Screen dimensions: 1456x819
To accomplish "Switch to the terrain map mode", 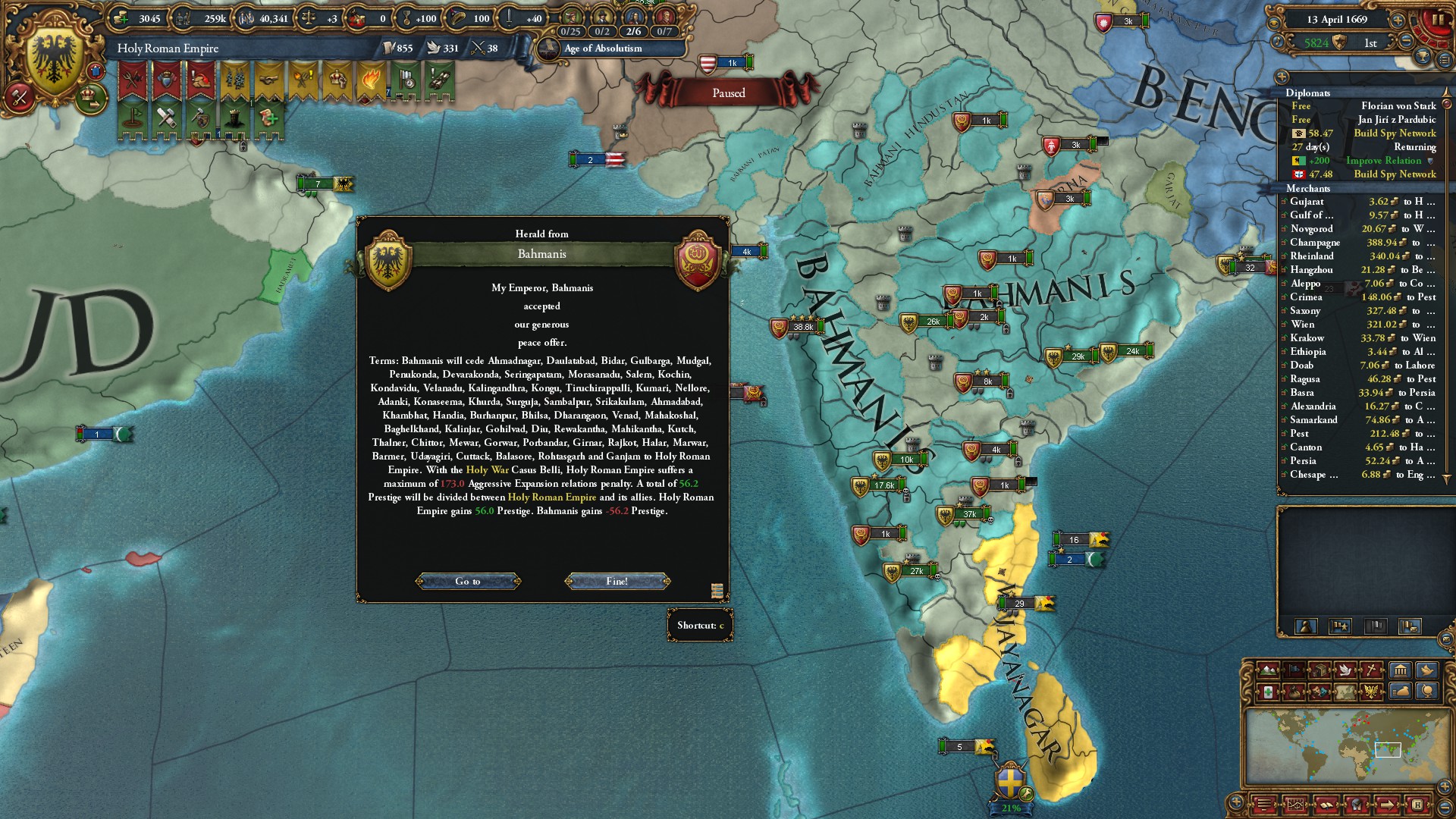I will coord(1268,670).
